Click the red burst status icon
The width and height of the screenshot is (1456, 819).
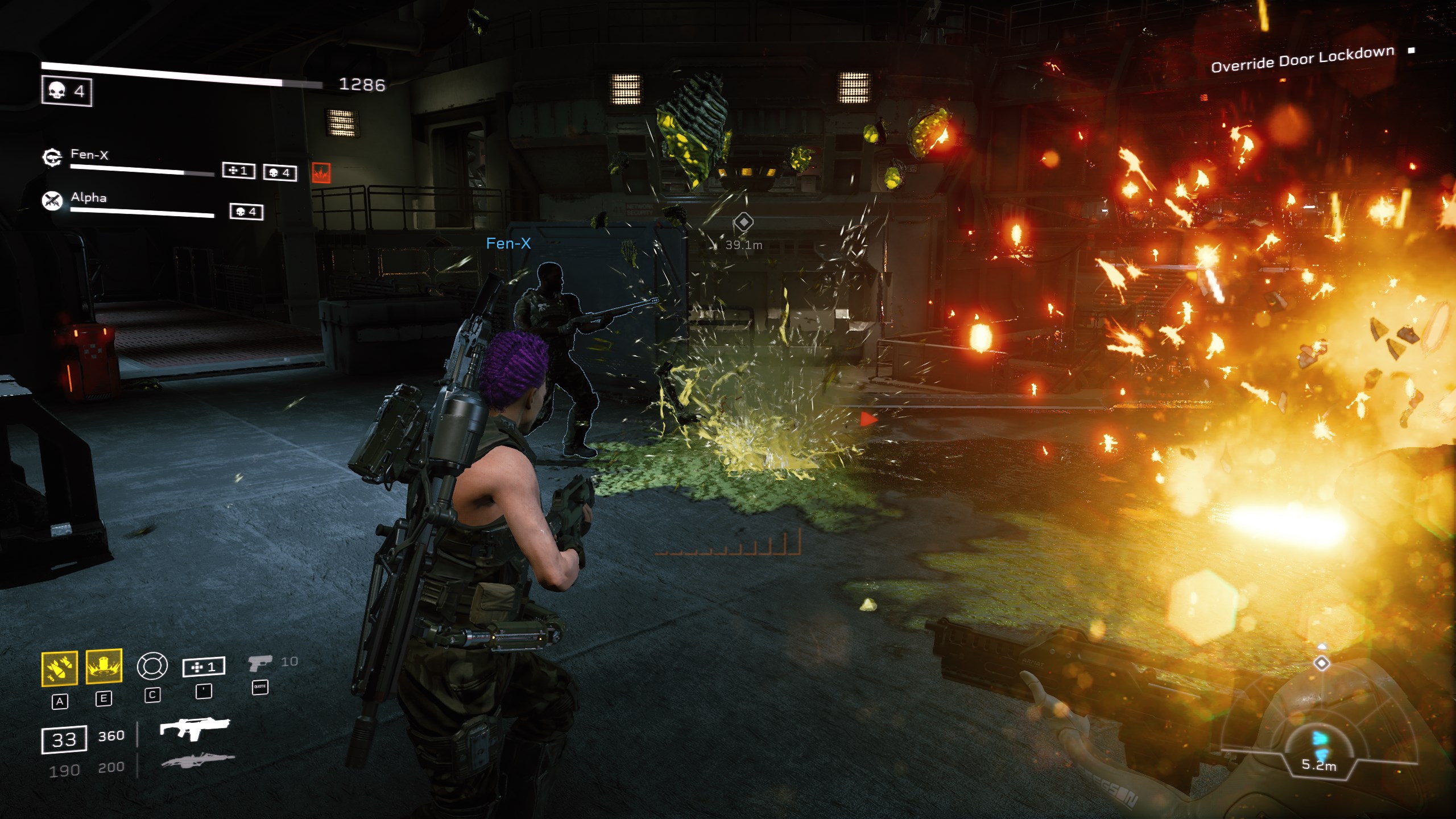(x=321, y=172)
